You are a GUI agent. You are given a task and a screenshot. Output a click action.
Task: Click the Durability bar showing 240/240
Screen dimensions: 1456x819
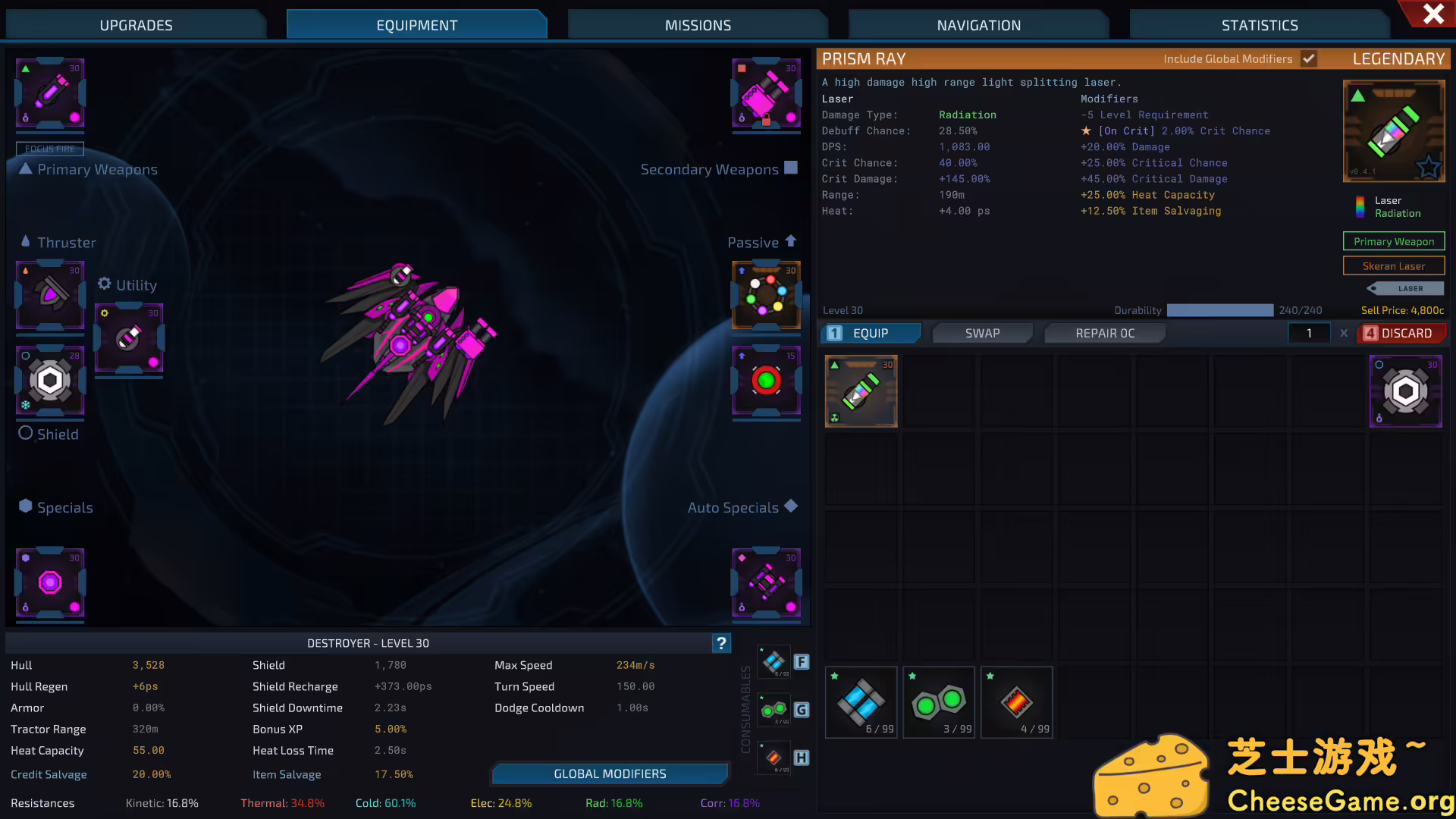tap(1220, 310)
